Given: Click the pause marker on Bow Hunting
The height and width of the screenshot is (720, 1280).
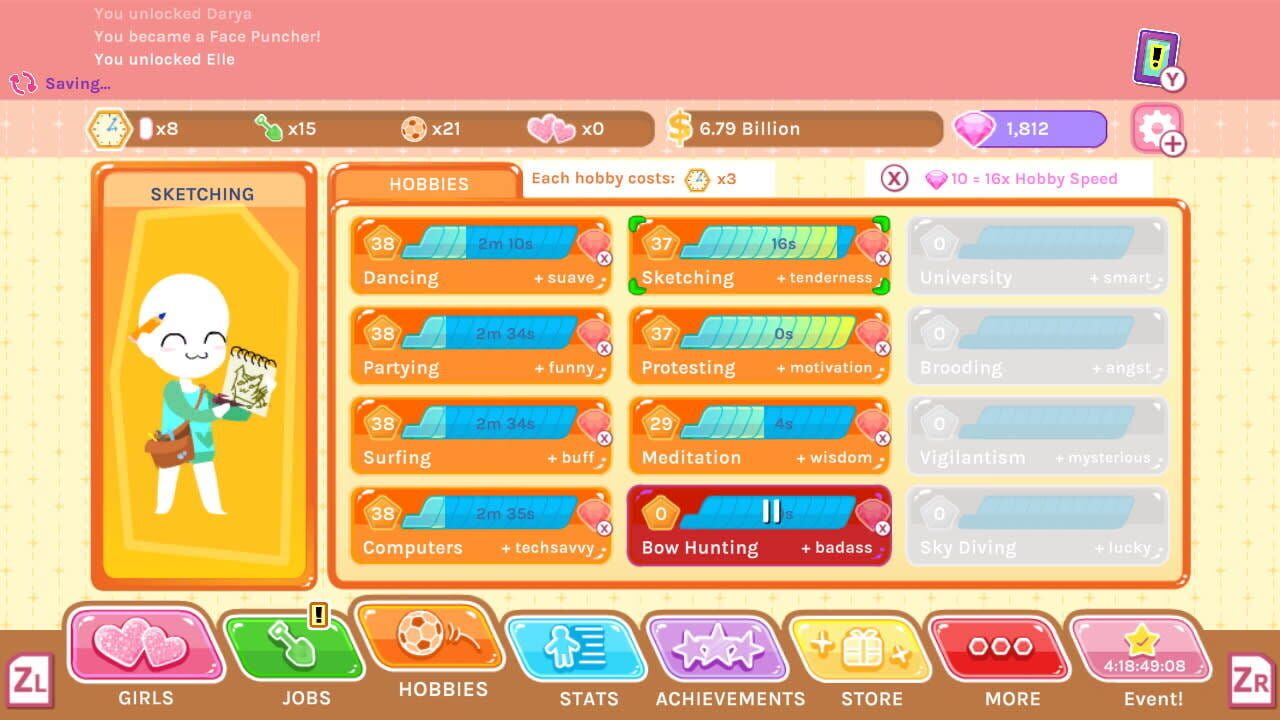Looking at the screenshot, I should pyautogui.click(x=770, y=513).
